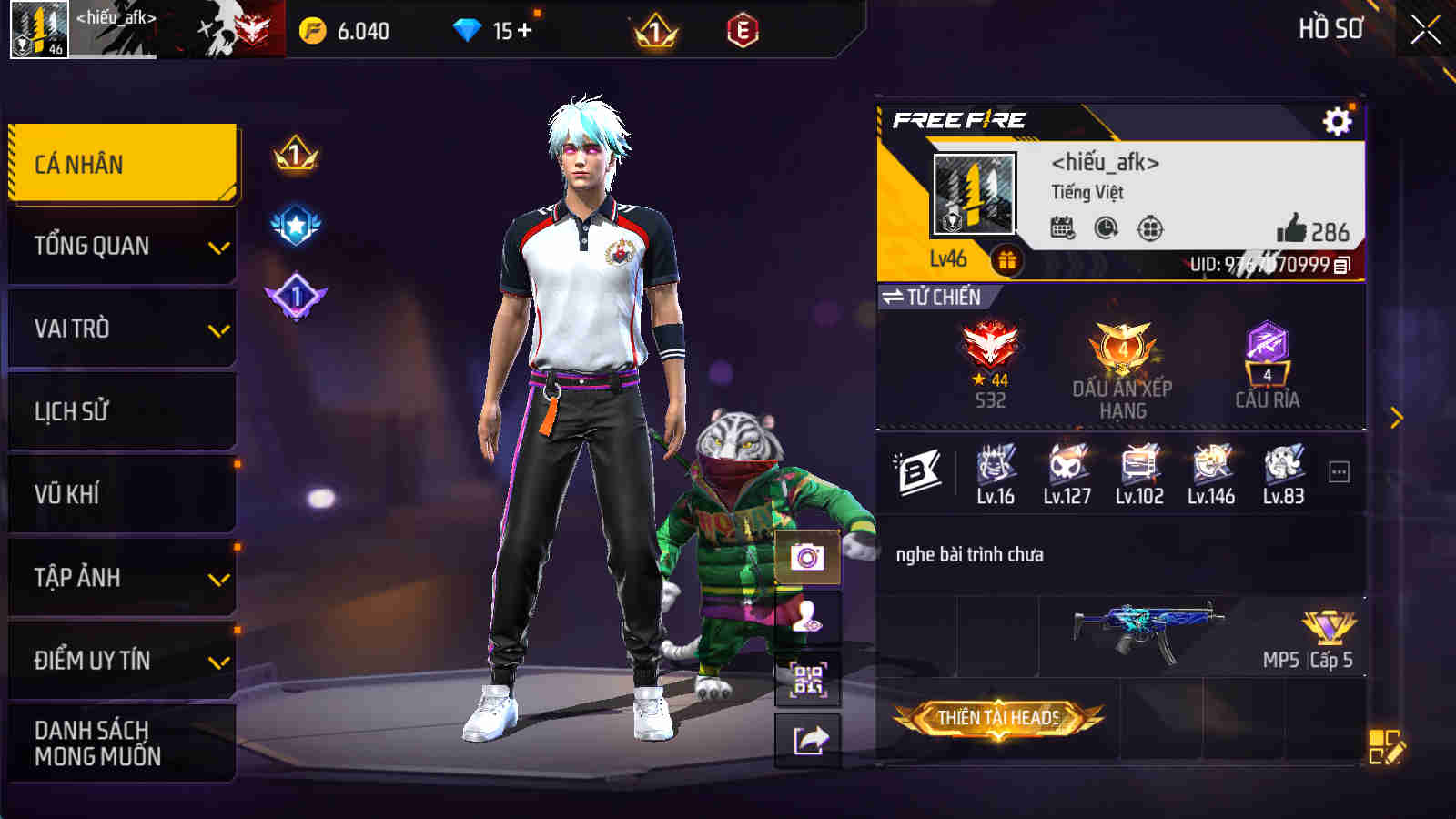Open the VŨ KHÍ menu item
This screenshot has height=819, width=1456.
point(121,494)
